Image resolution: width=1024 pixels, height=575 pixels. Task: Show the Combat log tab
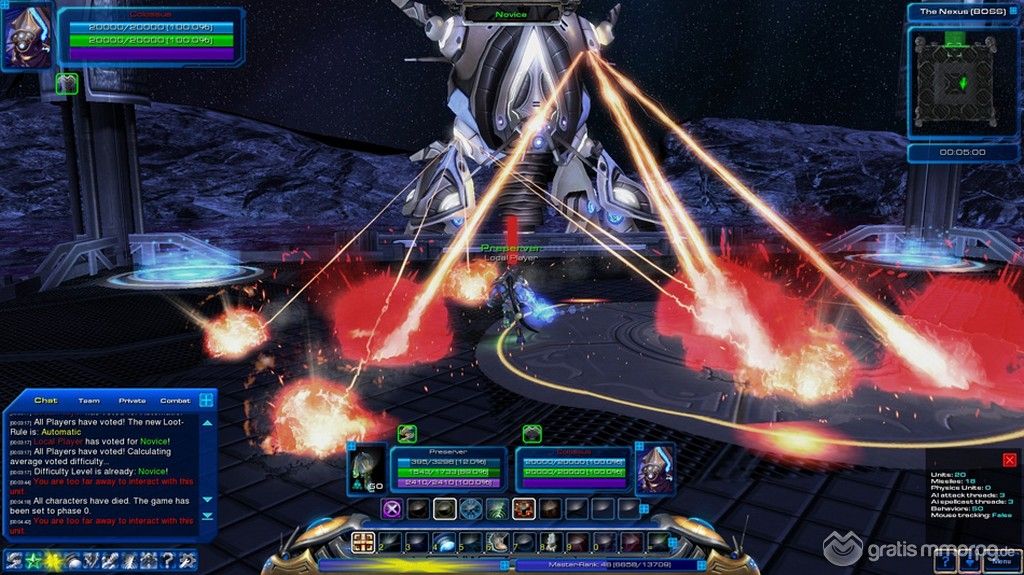coord(175,400)
